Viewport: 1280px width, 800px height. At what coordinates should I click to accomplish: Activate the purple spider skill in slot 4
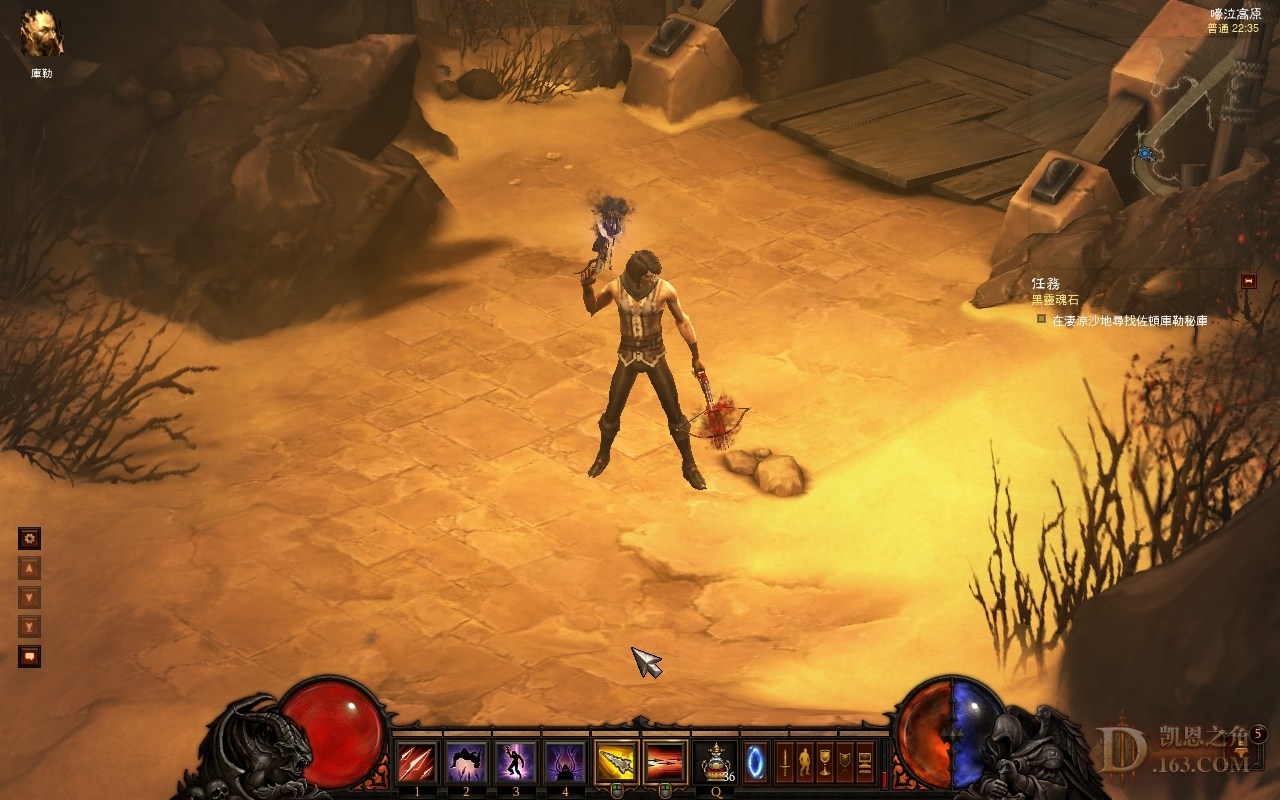(564, 763)
